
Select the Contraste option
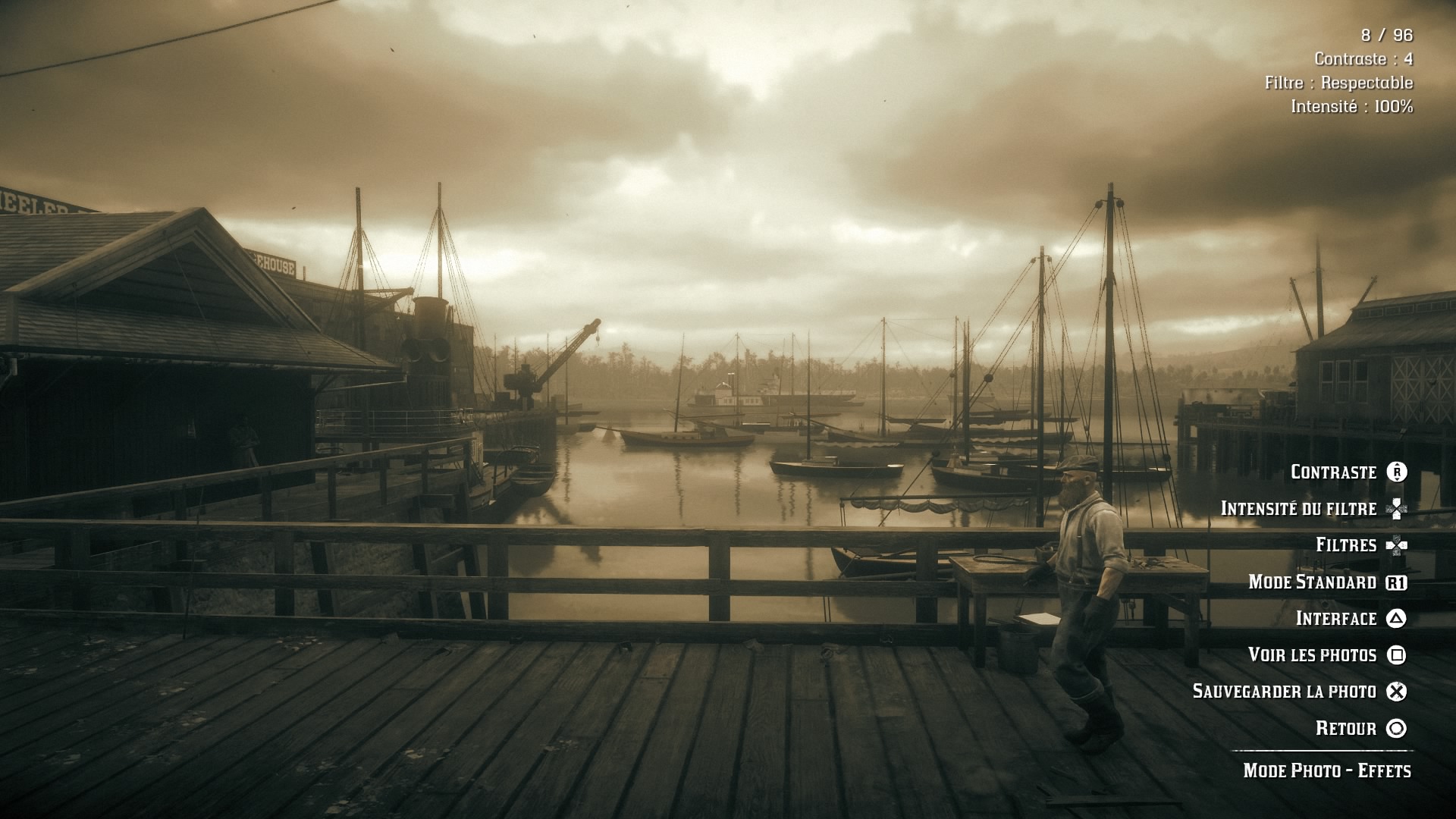(x=1334, y=472)
